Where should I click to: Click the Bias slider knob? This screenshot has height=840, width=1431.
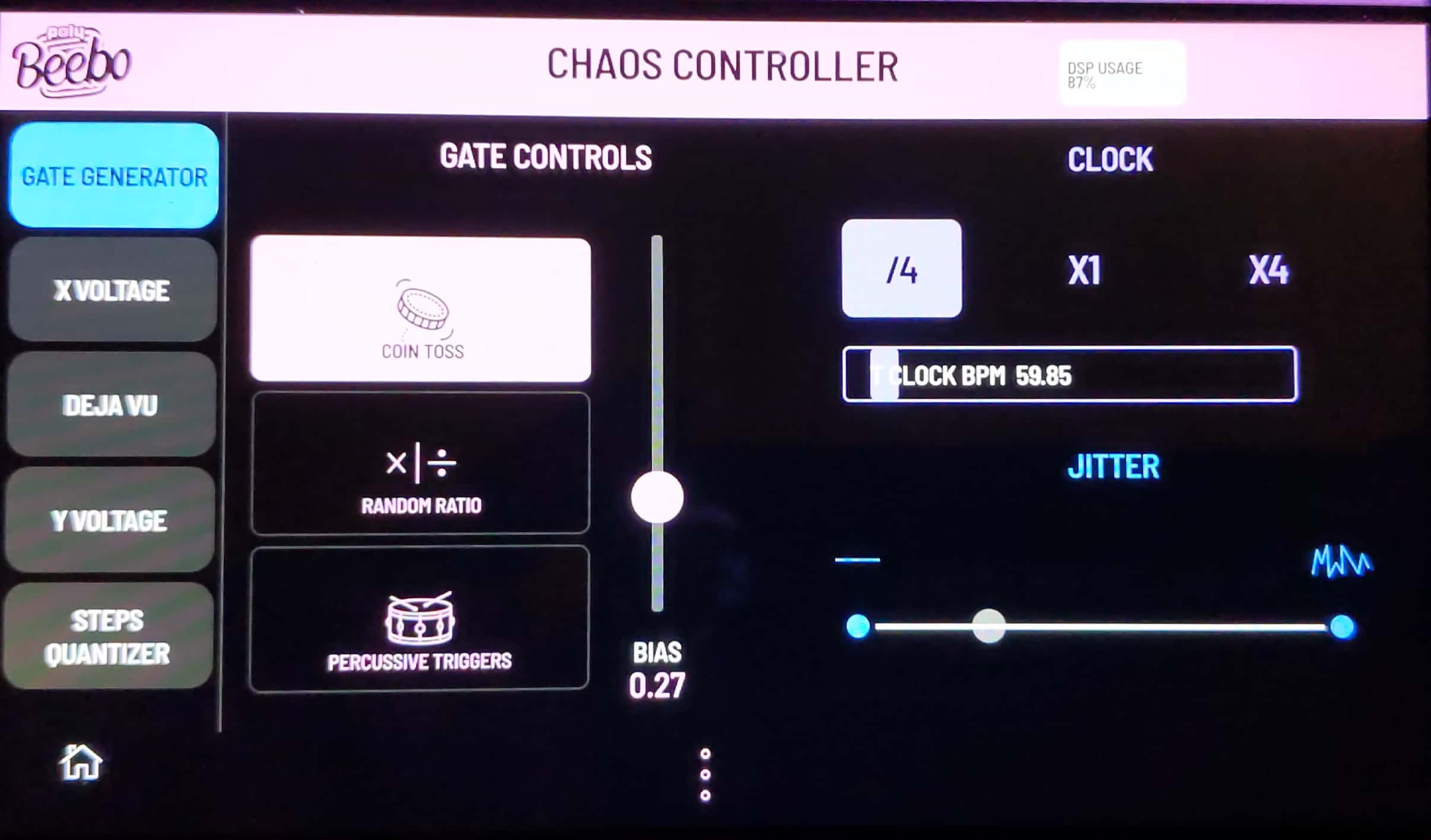click(x=657, y=497)
